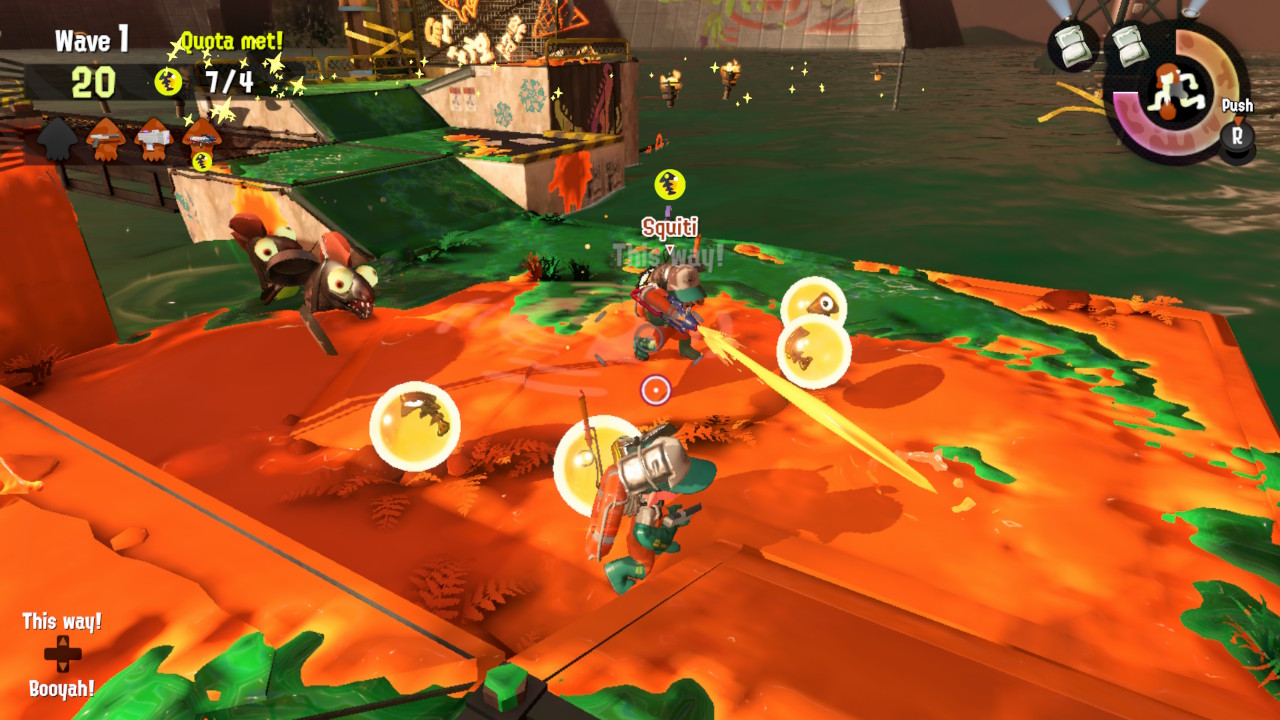Viewport: 1280px width, 720px height.
Task: Select the squid icon with the egg badge below
Action: click(203, 135)
